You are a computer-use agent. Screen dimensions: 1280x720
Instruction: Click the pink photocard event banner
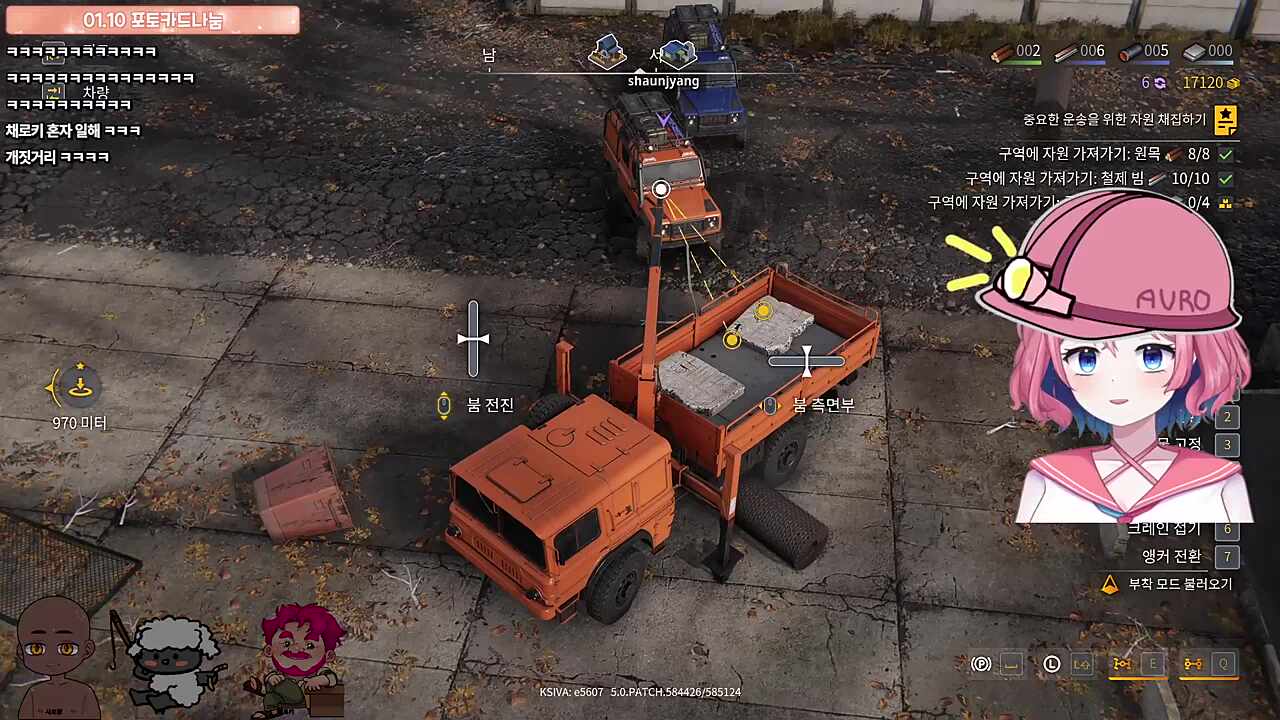(152, 20)
